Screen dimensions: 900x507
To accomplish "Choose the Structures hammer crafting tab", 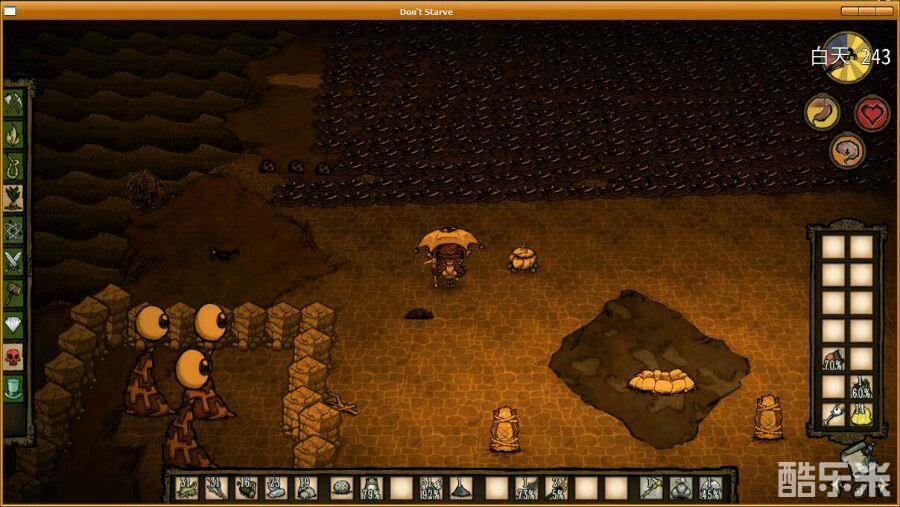I will (x=14, y=292).
